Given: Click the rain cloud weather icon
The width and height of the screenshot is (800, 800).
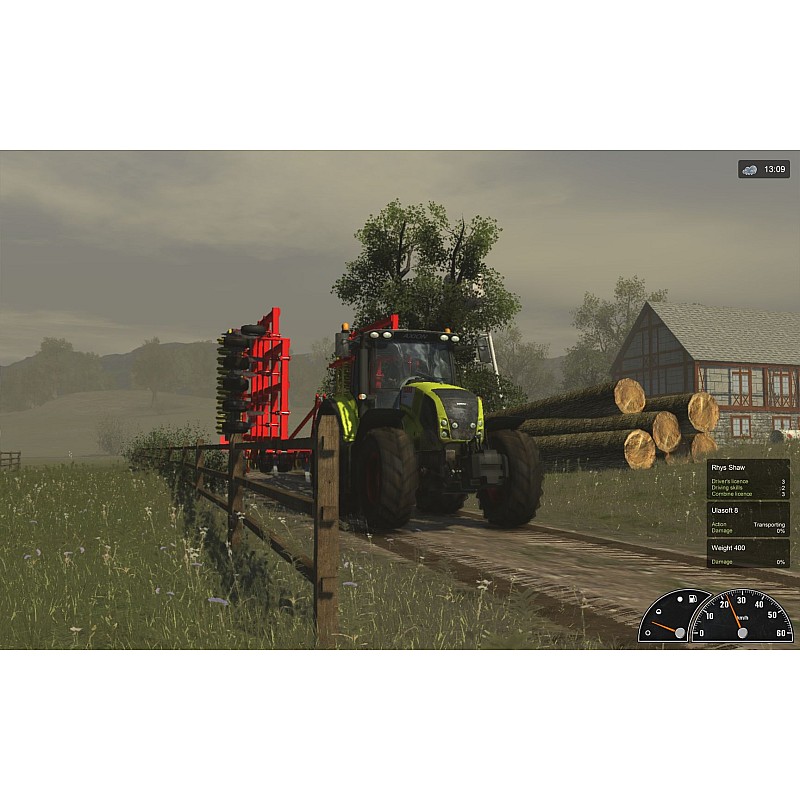Looking at the screenshot, I should [x=750, y=170].
